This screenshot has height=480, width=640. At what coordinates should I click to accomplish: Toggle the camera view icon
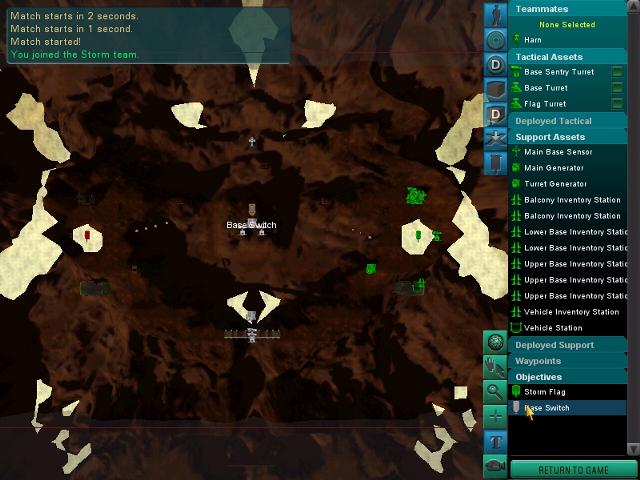495,465
